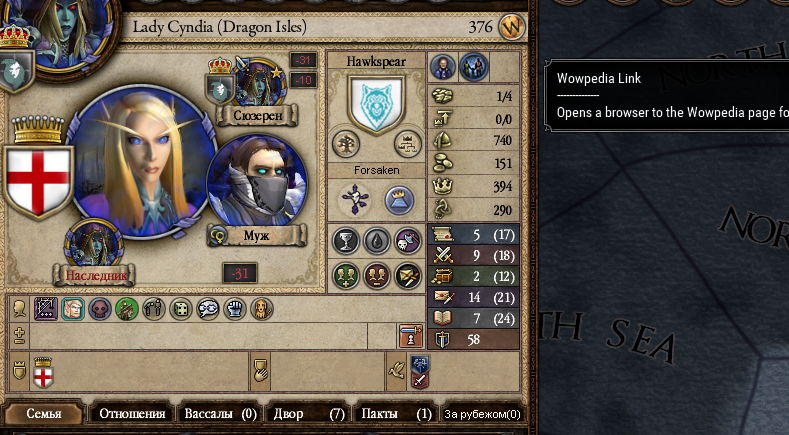Select the green dice trait icon

pyautogui.click(x=181, y=309)
